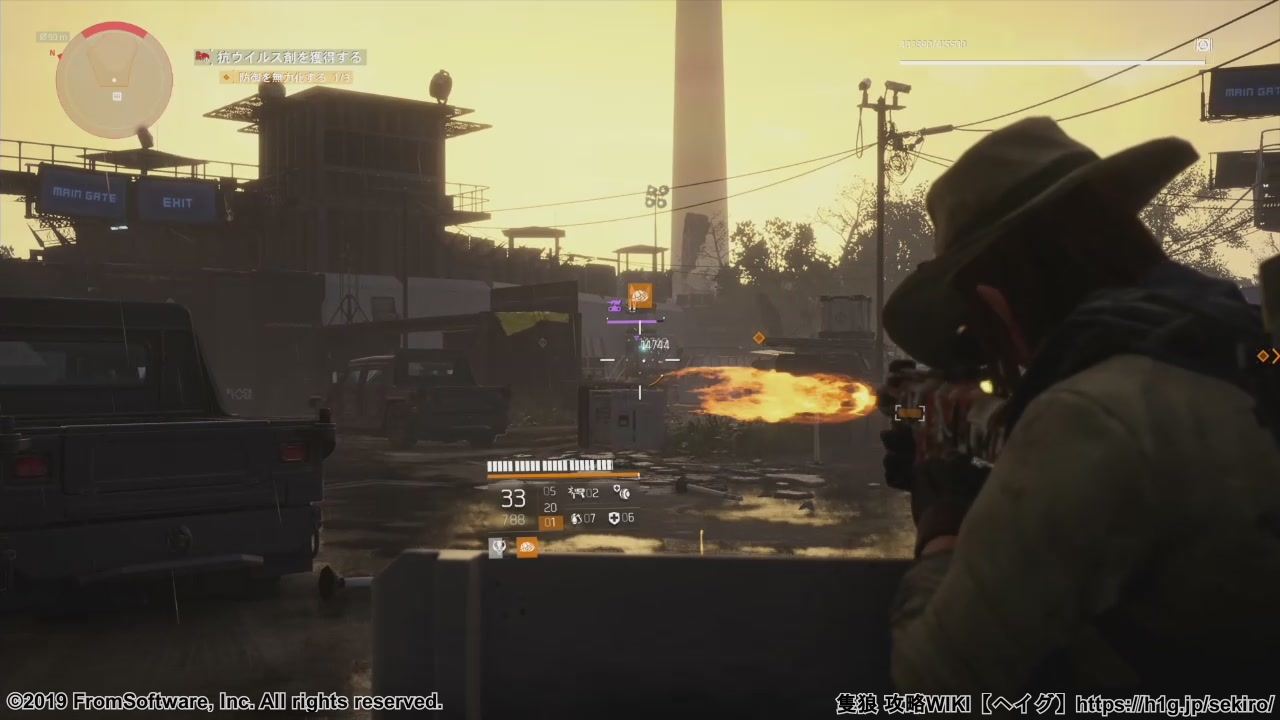Screen dimensions: 1280x720
Task: Select the 抗ウイルス剤を獲得する mission objective
Action: tap(280, 57)
